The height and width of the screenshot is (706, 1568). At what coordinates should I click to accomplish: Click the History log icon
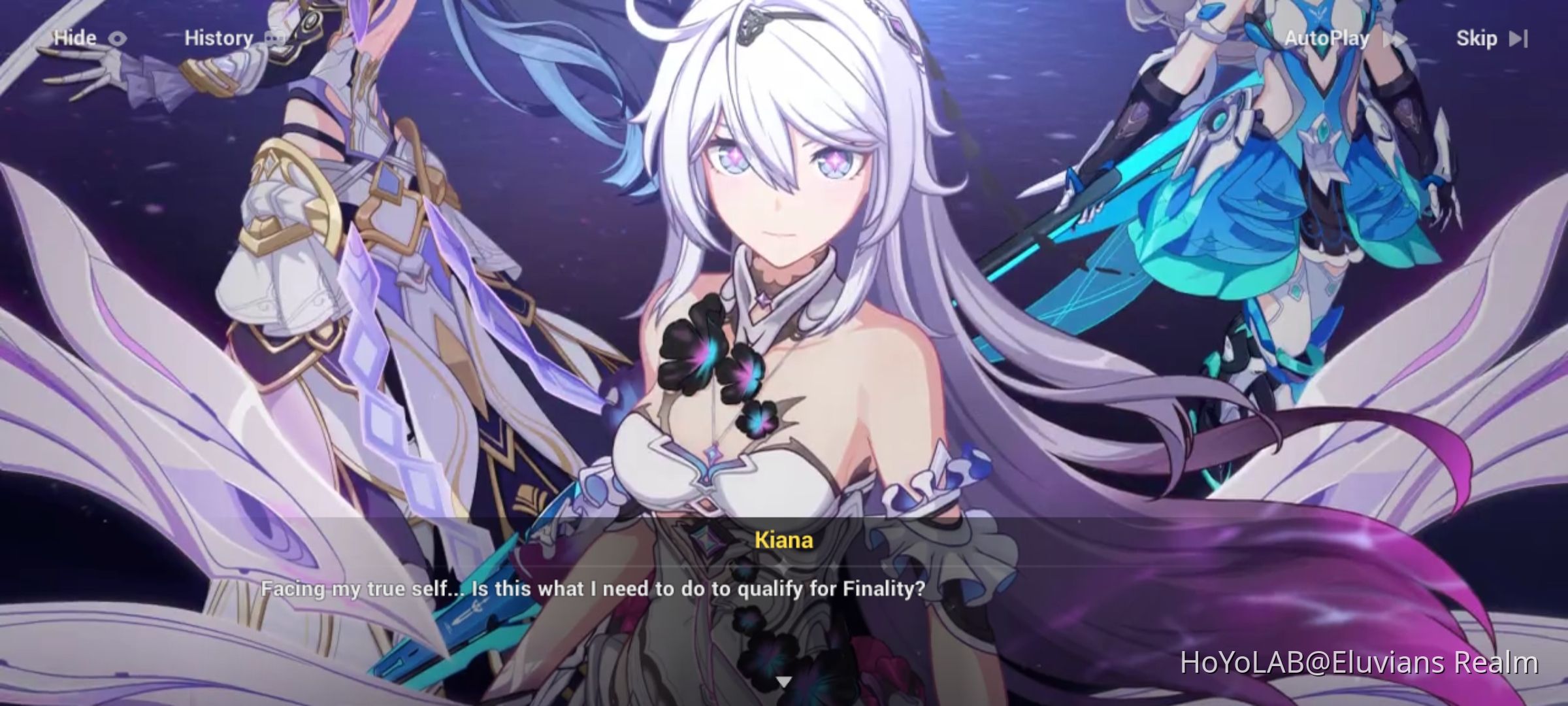[274, 37]
